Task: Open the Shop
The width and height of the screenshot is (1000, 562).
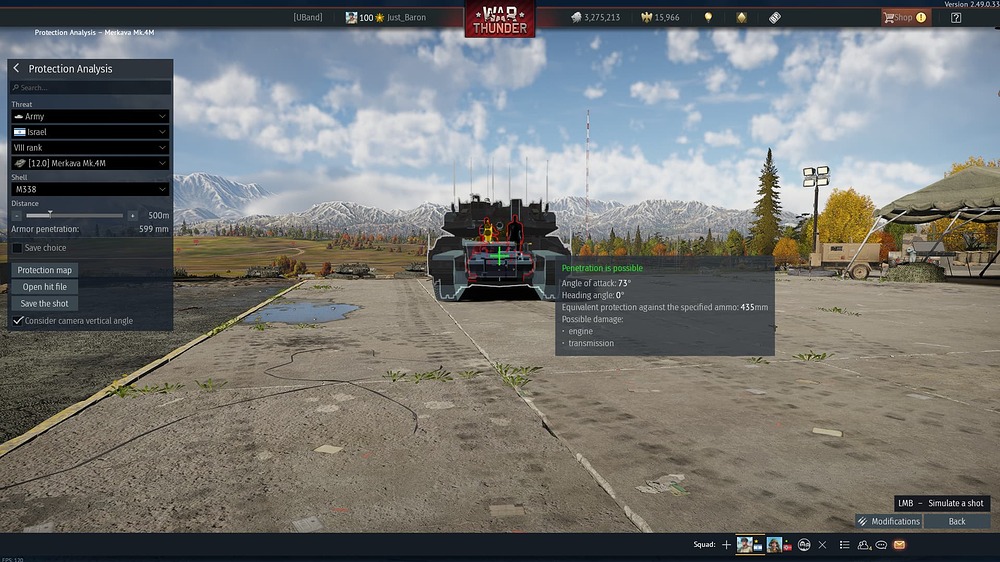Action: pyautogui.click(x=904, y=17)
